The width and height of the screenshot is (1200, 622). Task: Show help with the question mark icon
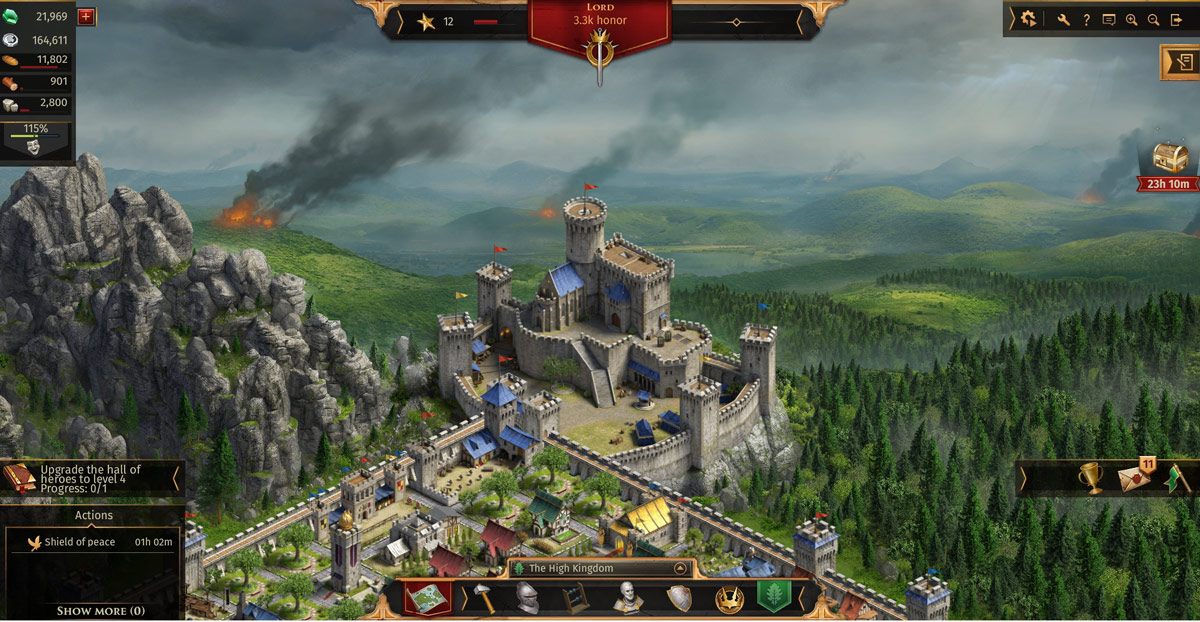pyautogui.click(x=1086, y=19)
